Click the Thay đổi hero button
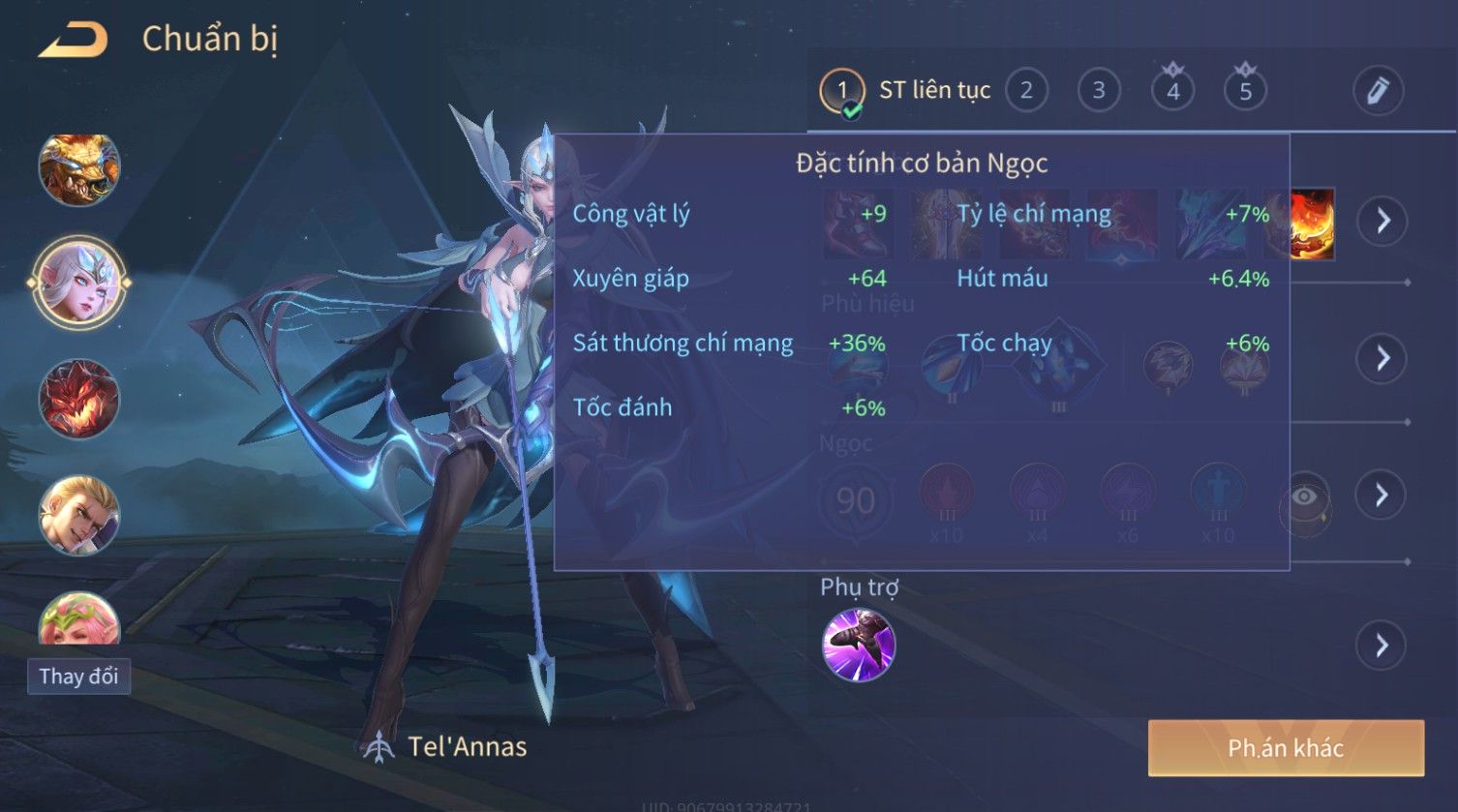 pos(78,676)
